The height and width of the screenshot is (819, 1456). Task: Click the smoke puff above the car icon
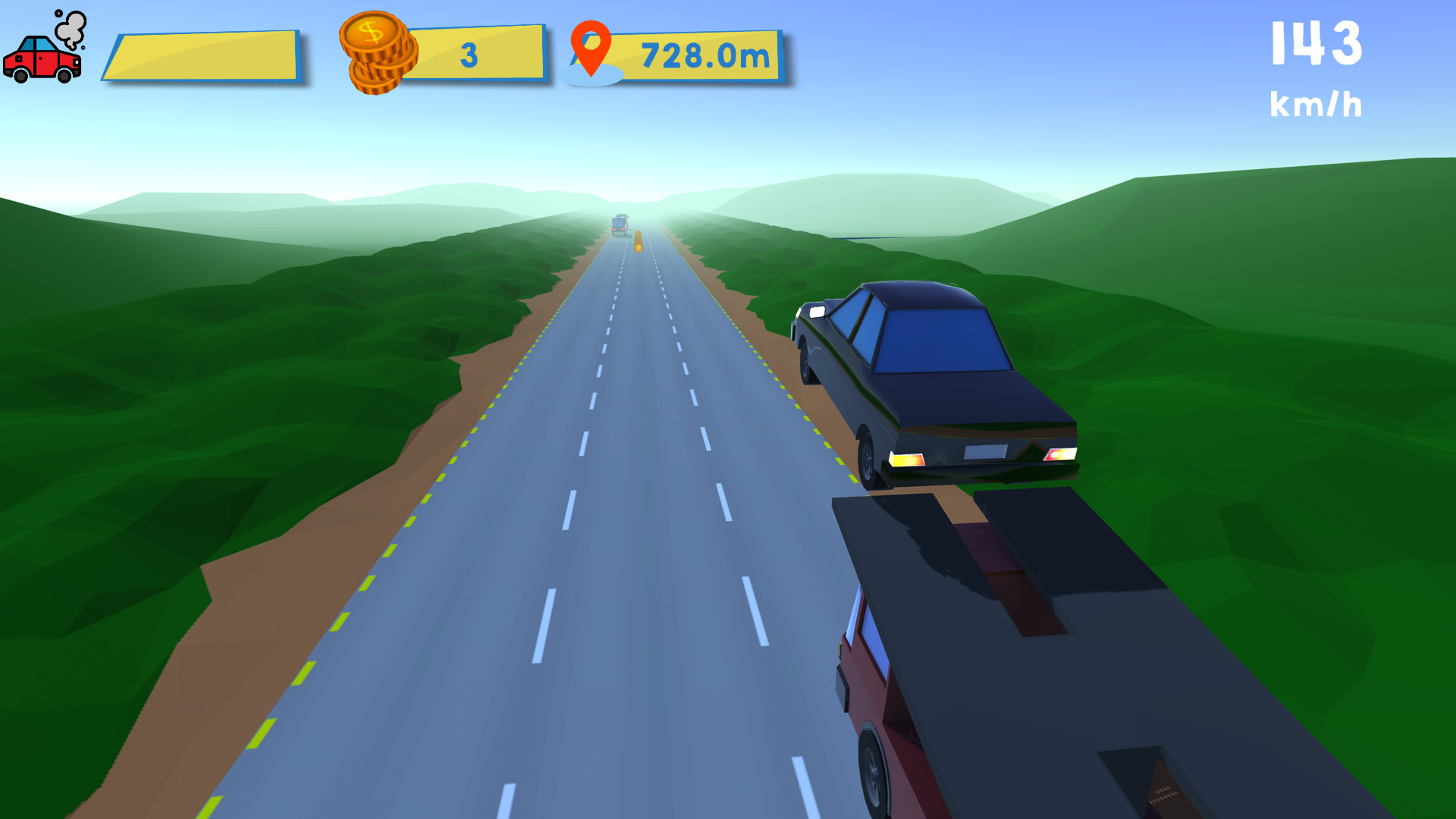tap(70, 29)
